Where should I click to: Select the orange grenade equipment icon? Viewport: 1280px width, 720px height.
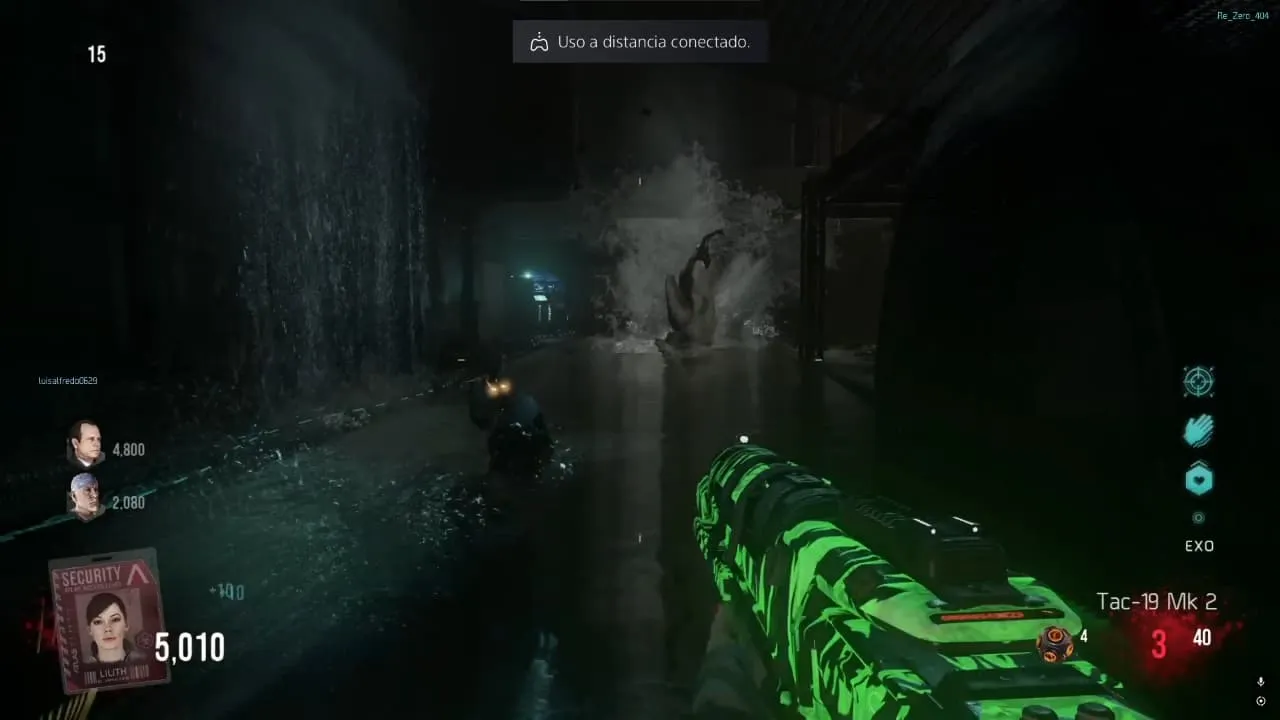tap(1054, 642)
